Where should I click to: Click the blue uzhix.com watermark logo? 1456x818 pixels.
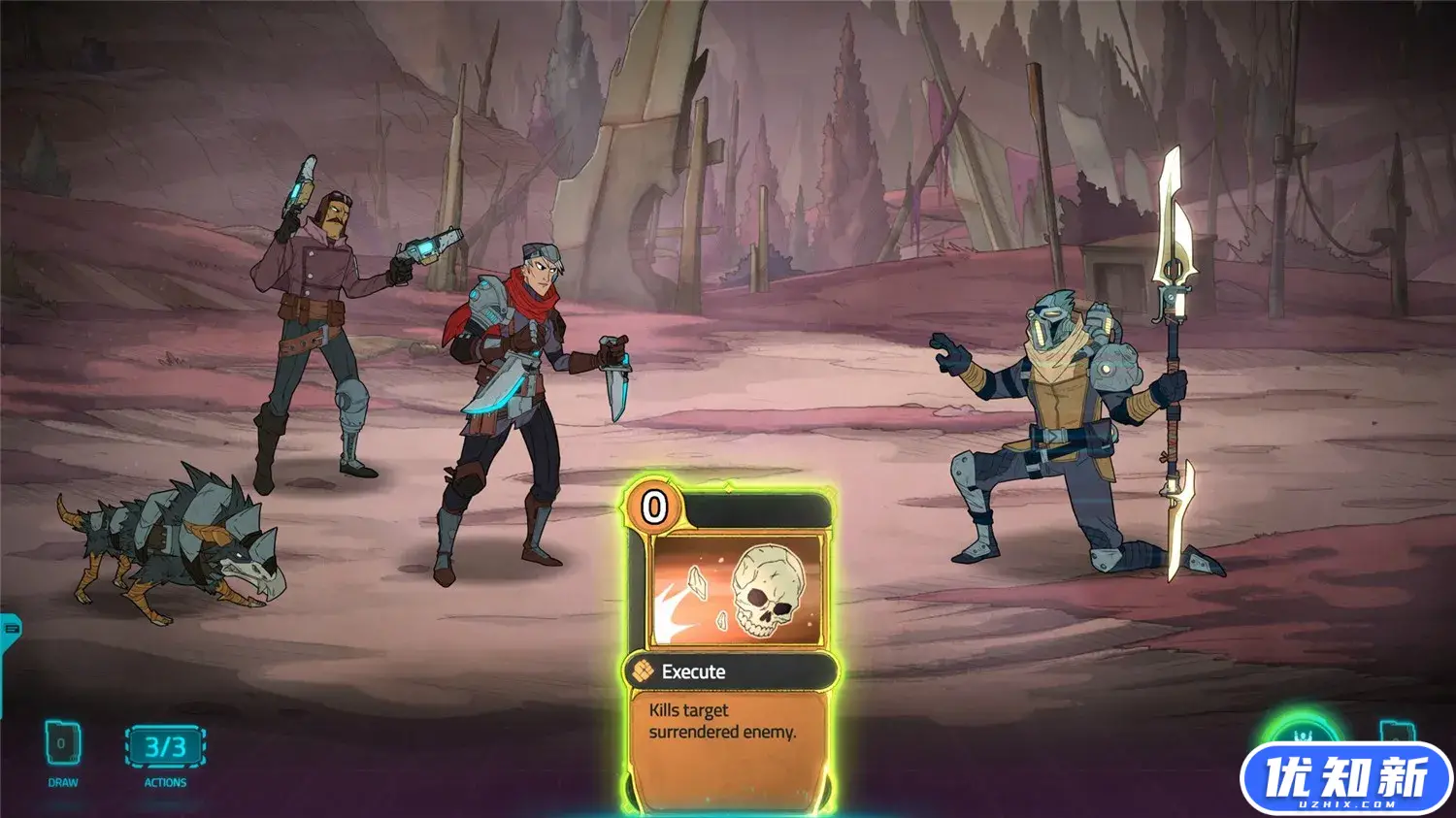pyautogui.click(x=1346, y=779)
